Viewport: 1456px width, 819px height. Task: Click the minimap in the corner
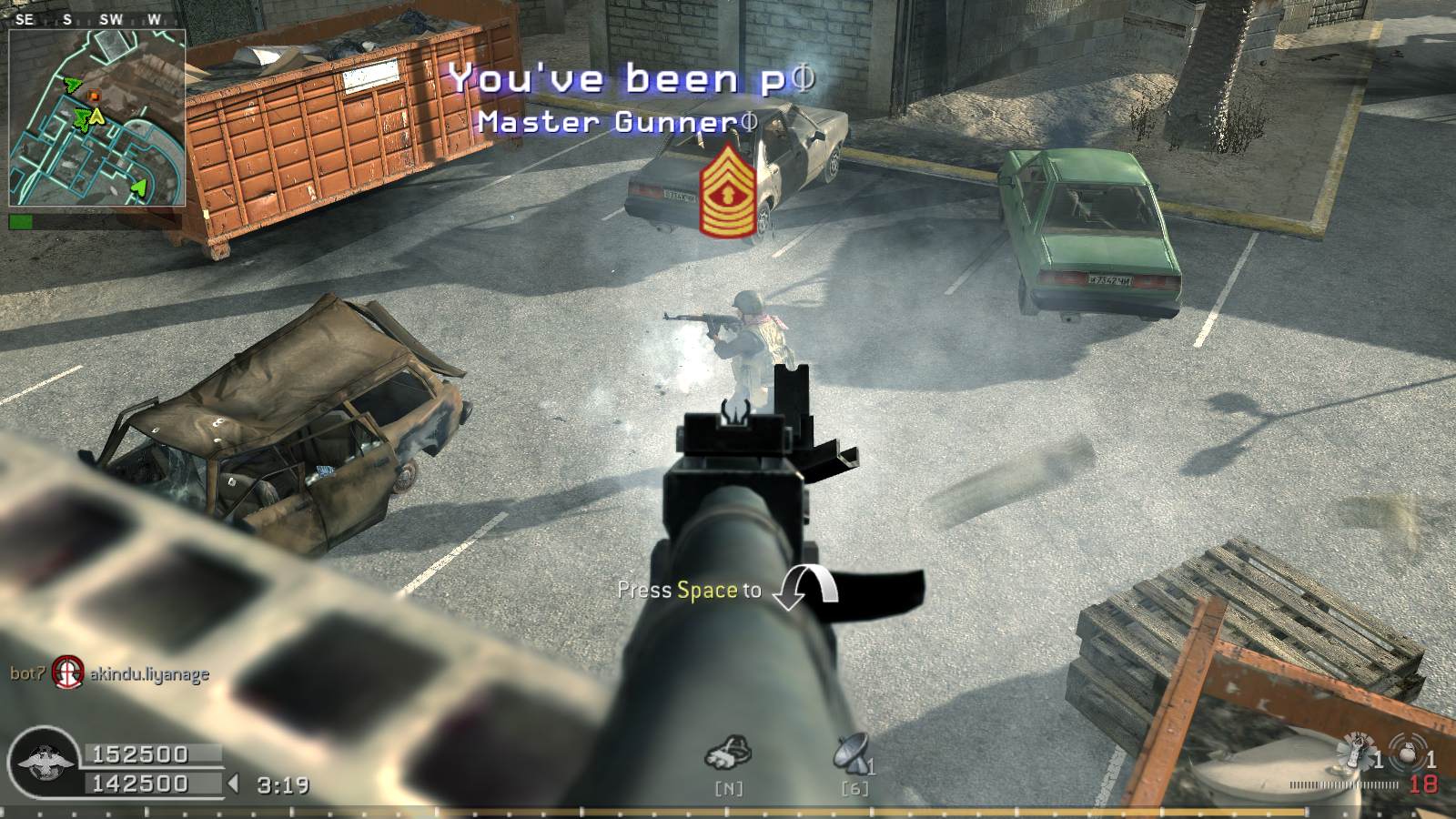point(97,118)
